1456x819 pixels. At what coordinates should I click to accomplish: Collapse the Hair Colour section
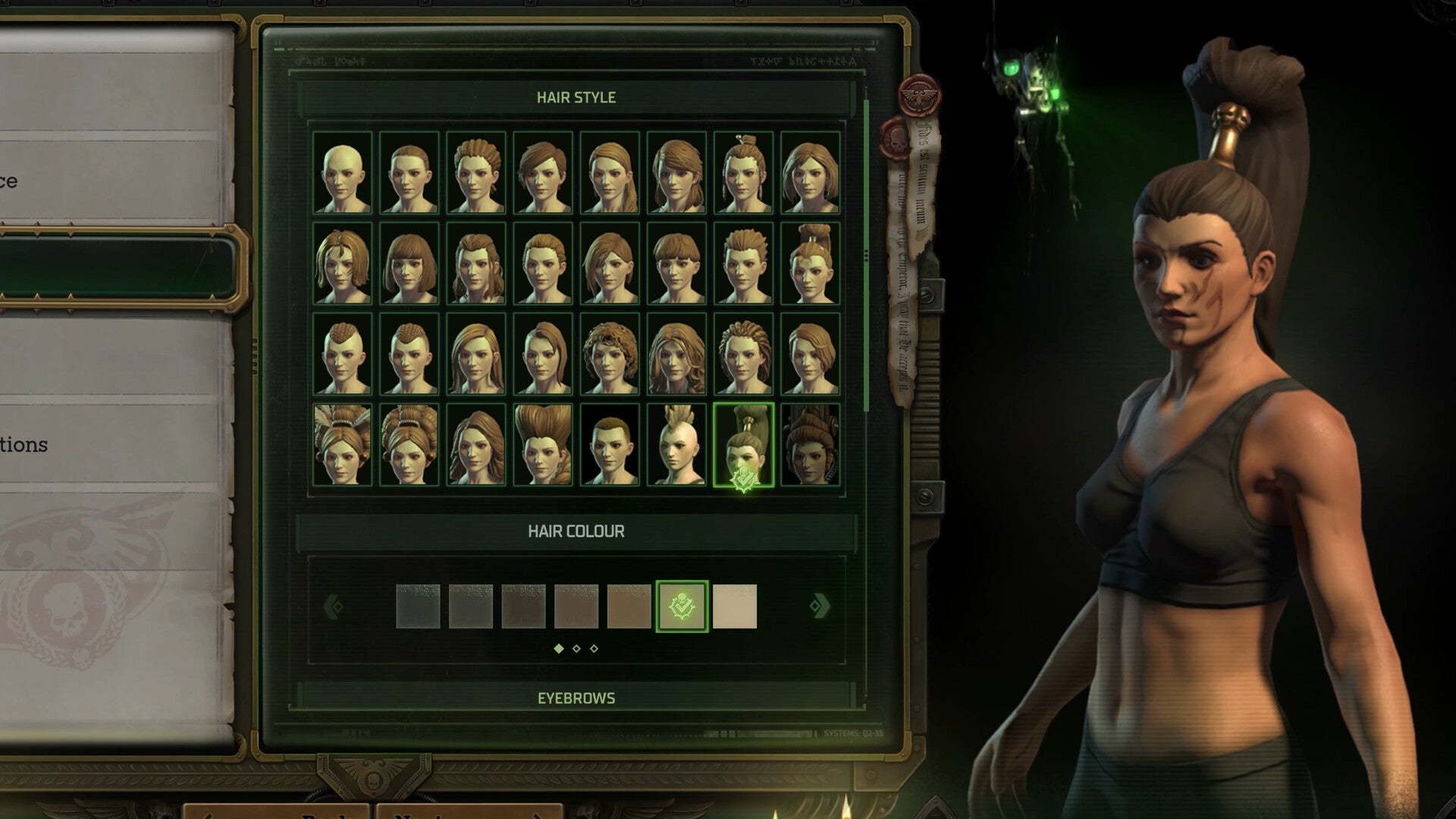576,531
